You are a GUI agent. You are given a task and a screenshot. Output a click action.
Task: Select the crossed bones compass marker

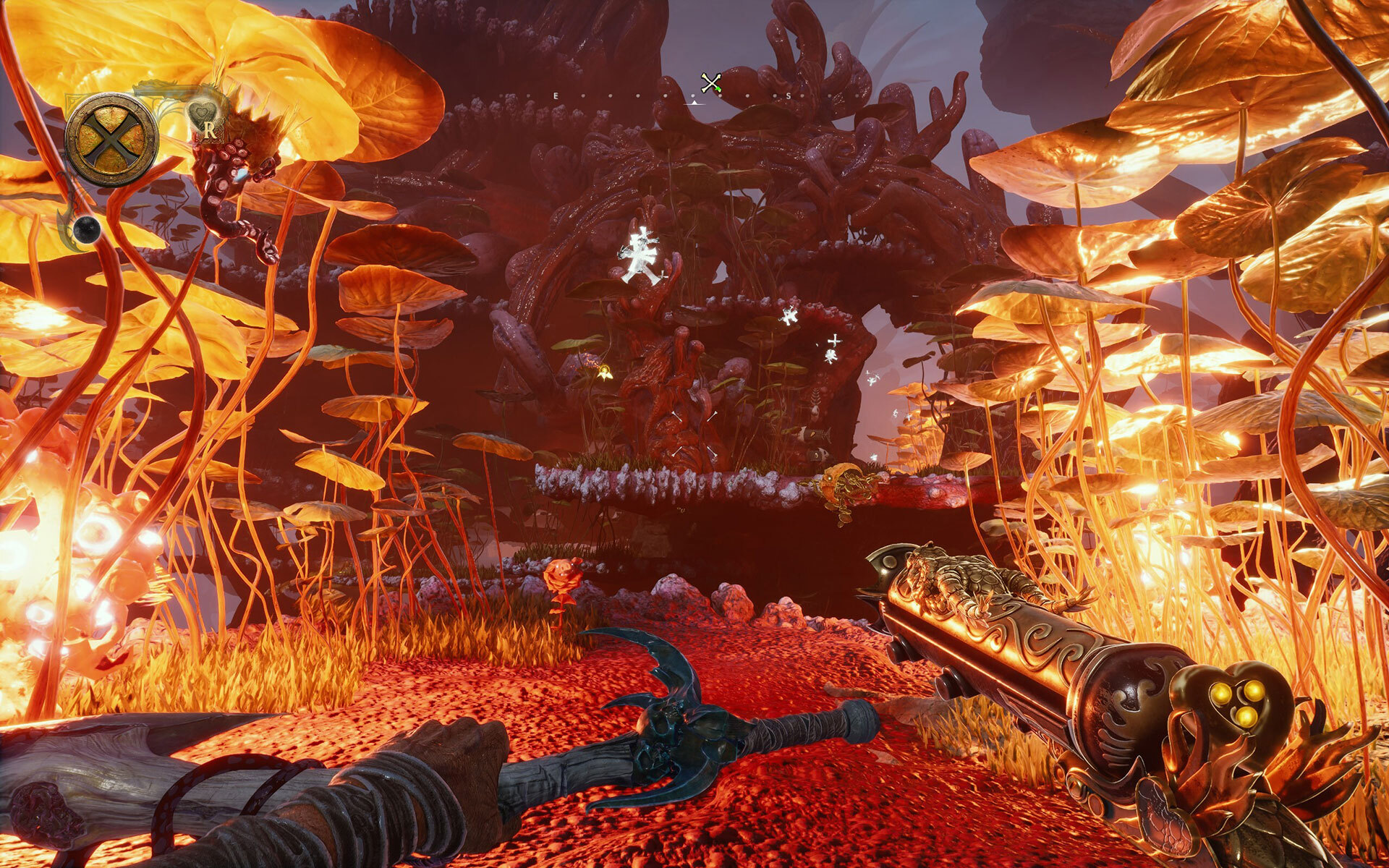[x=711, y=84]
